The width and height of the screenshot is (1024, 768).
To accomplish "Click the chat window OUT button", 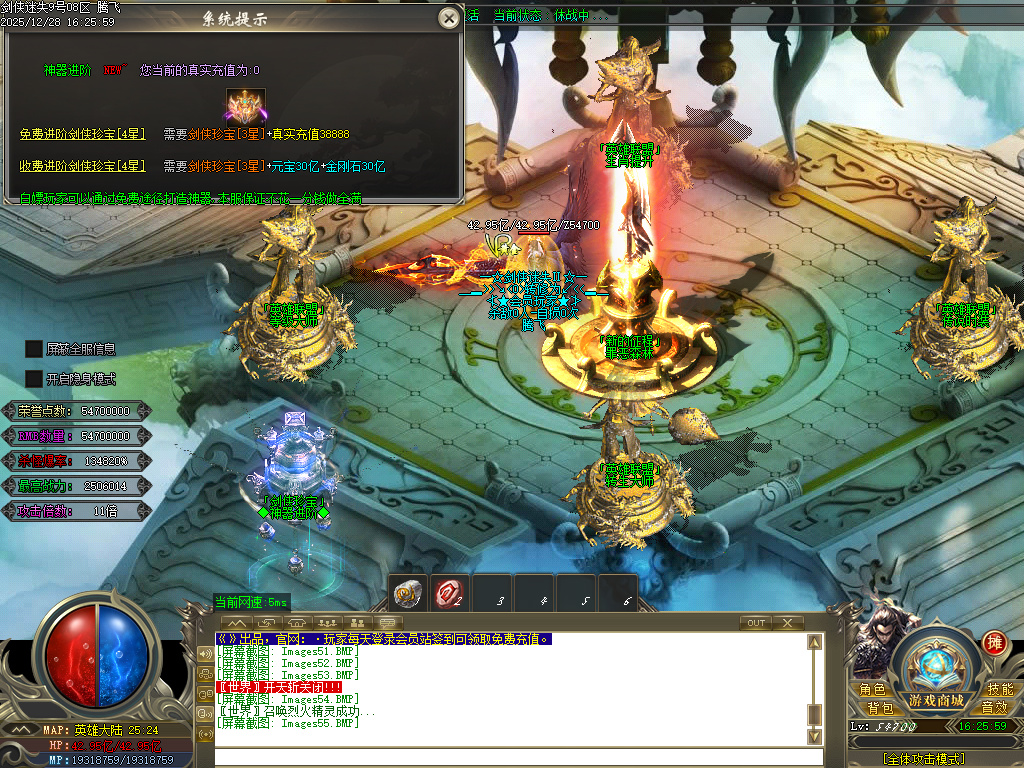I will click(x=757, y=623).
